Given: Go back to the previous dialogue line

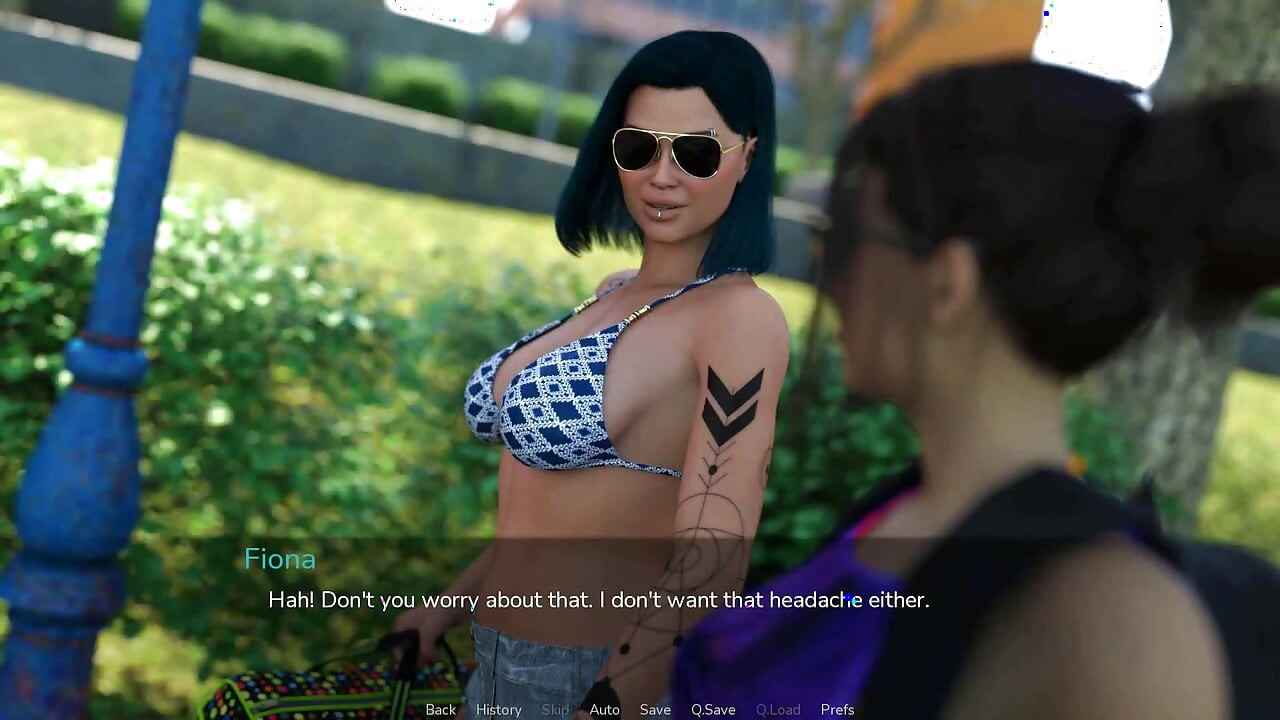Looking at the screenshot, I should coord(440,709).
